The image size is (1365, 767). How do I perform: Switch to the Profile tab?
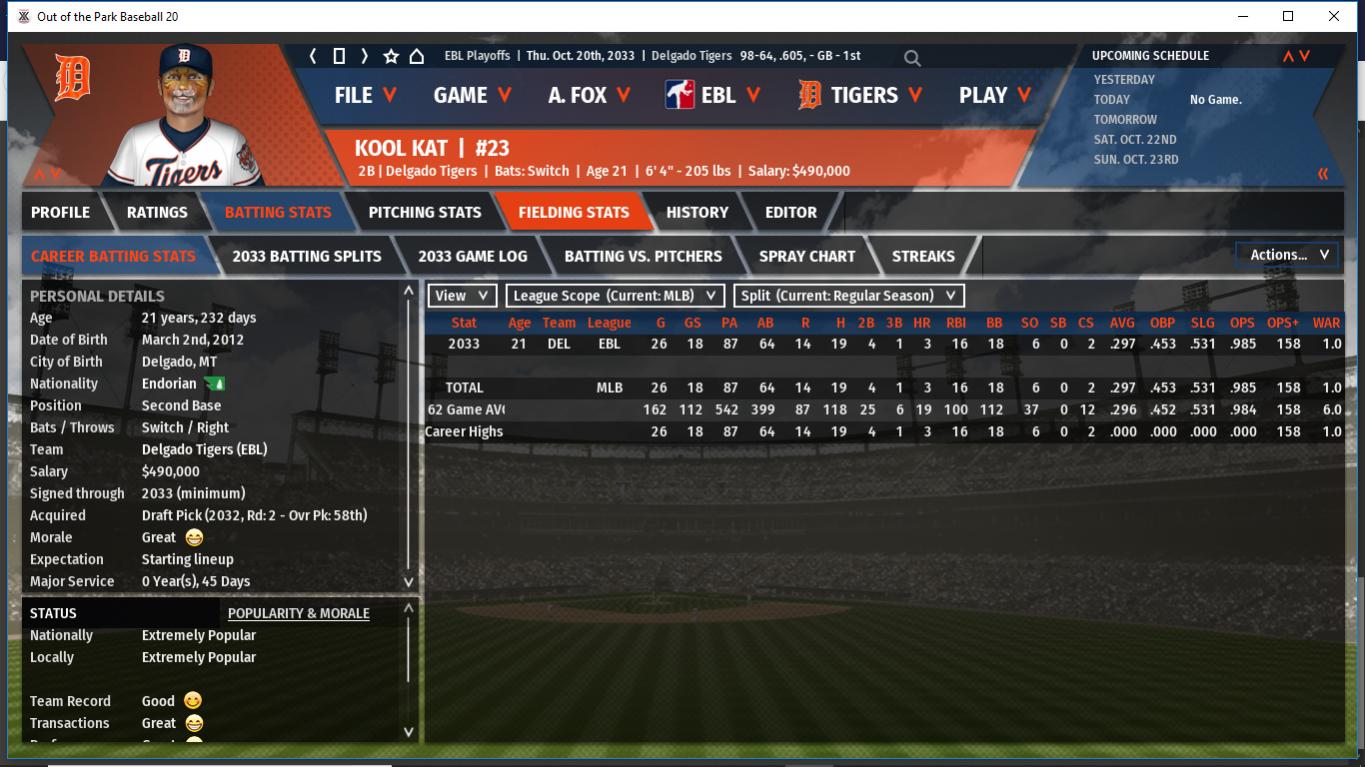tap(60, 212)
